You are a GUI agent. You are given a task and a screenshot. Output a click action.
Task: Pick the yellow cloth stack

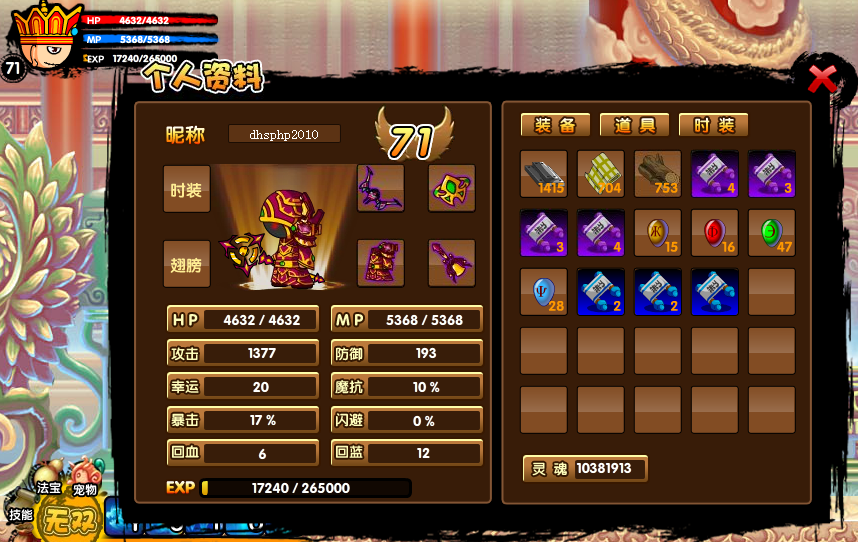click(601, 174)
